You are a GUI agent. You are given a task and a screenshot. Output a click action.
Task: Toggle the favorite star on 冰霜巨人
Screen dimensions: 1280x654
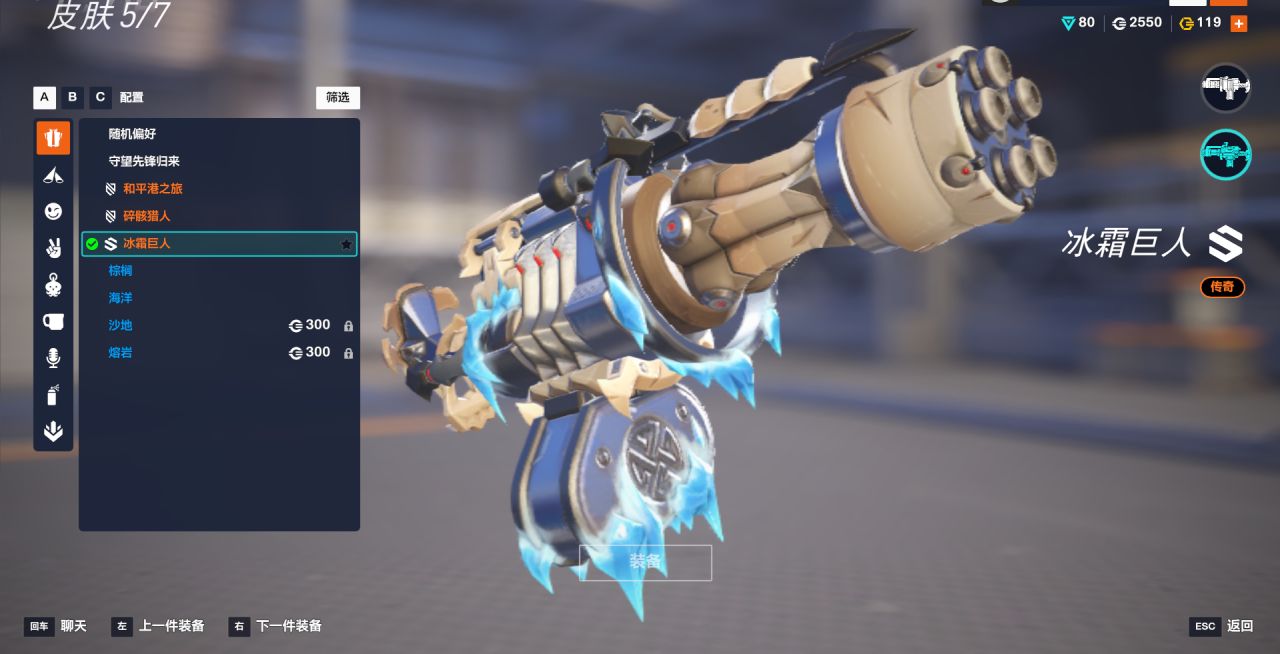pos(346,244)
